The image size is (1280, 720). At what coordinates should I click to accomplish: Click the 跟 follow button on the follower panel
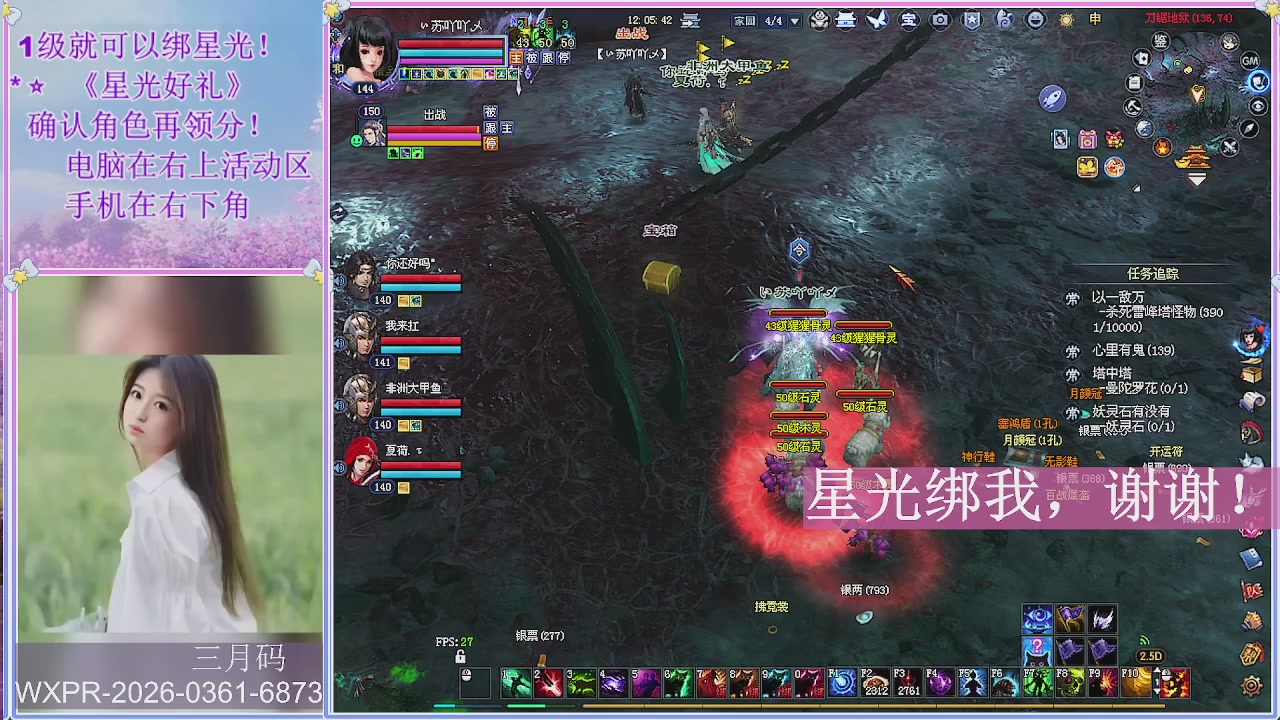[489, 127]
